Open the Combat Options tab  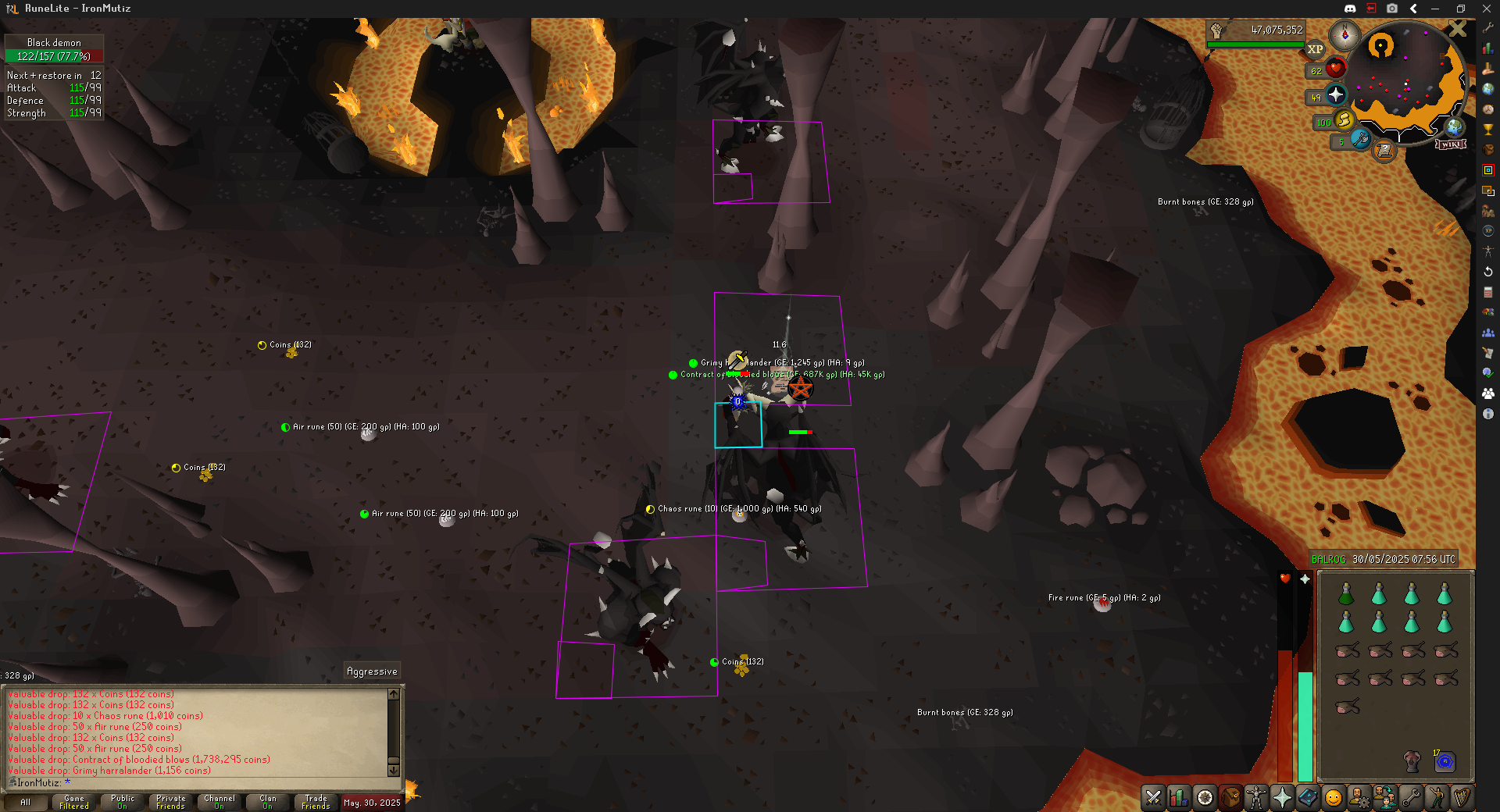pyautogui.click(x=1153, y=797)
